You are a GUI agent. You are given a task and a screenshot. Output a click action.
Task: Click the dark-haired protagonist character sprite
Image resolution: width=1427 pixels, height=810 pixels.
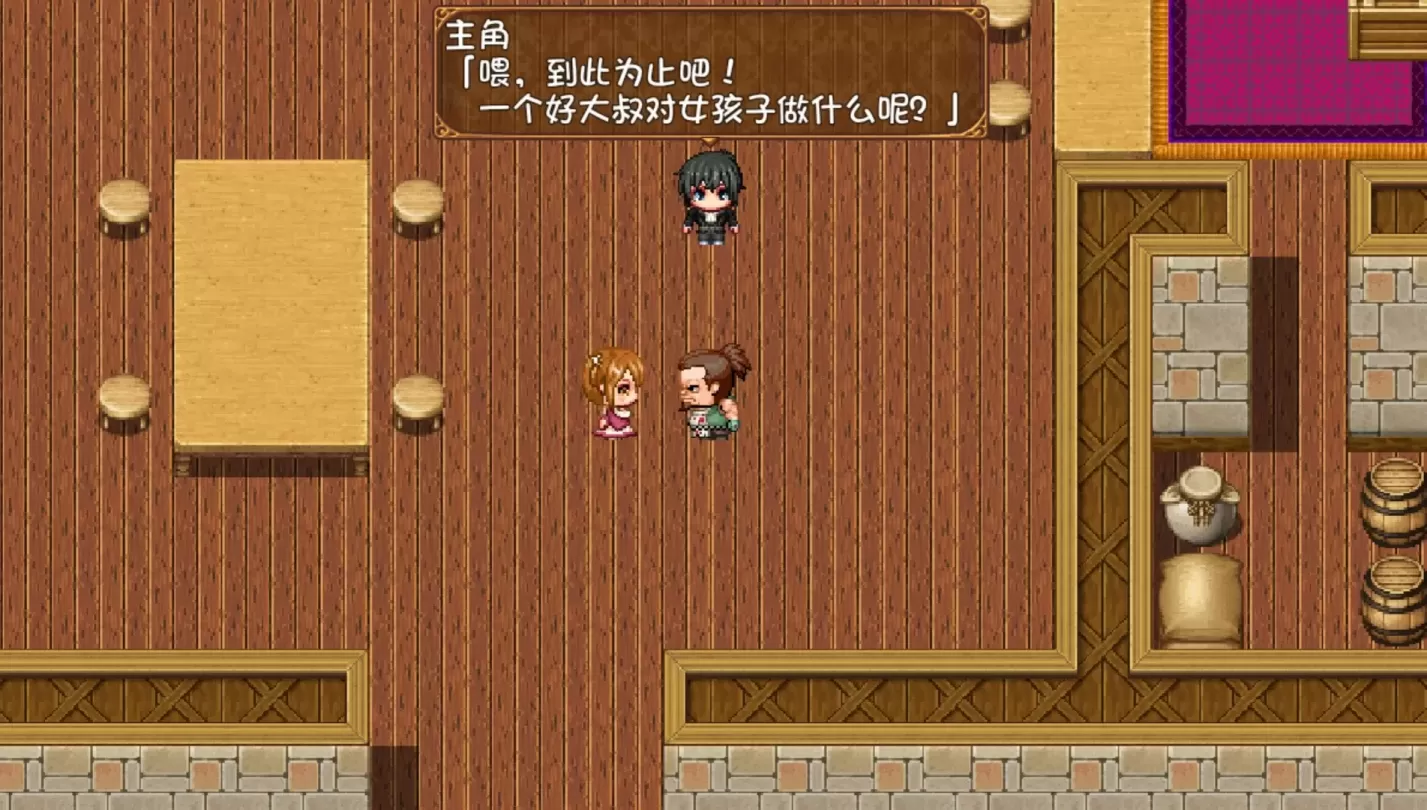point(710,195)
